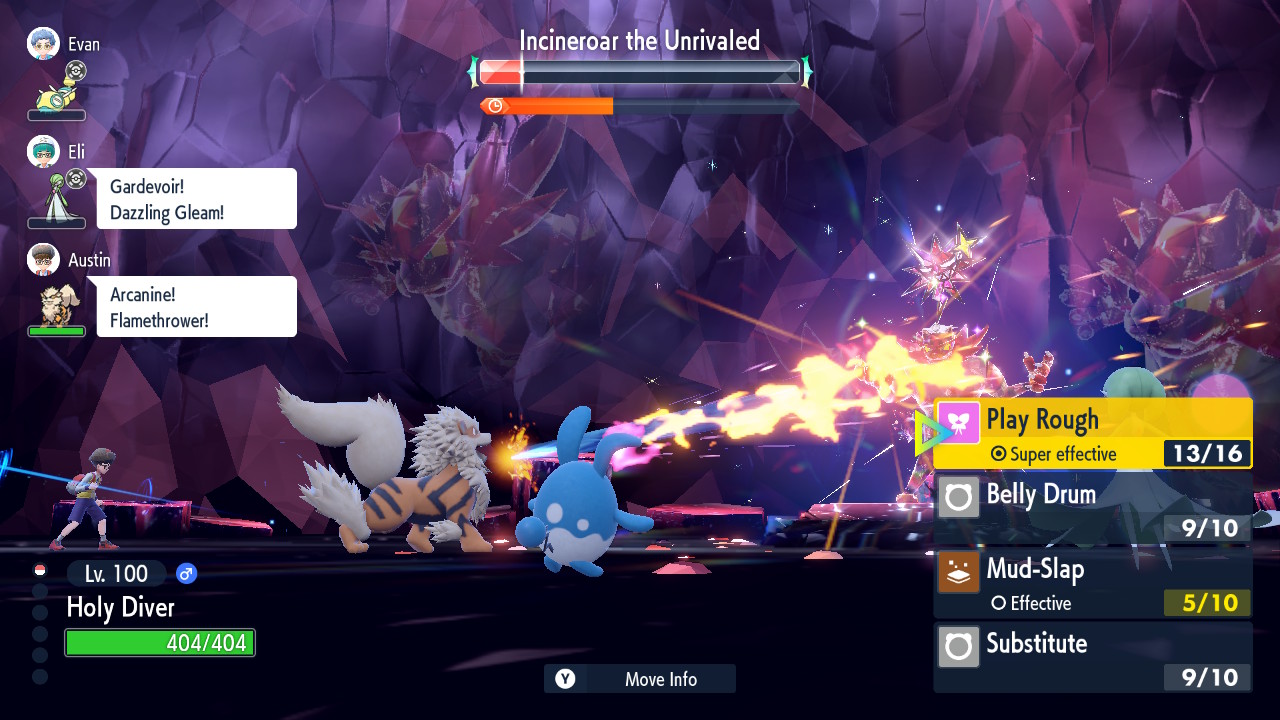Select Evan's trainer portrait
This screenshot has height=720, width=1280.
pos(44,44)
